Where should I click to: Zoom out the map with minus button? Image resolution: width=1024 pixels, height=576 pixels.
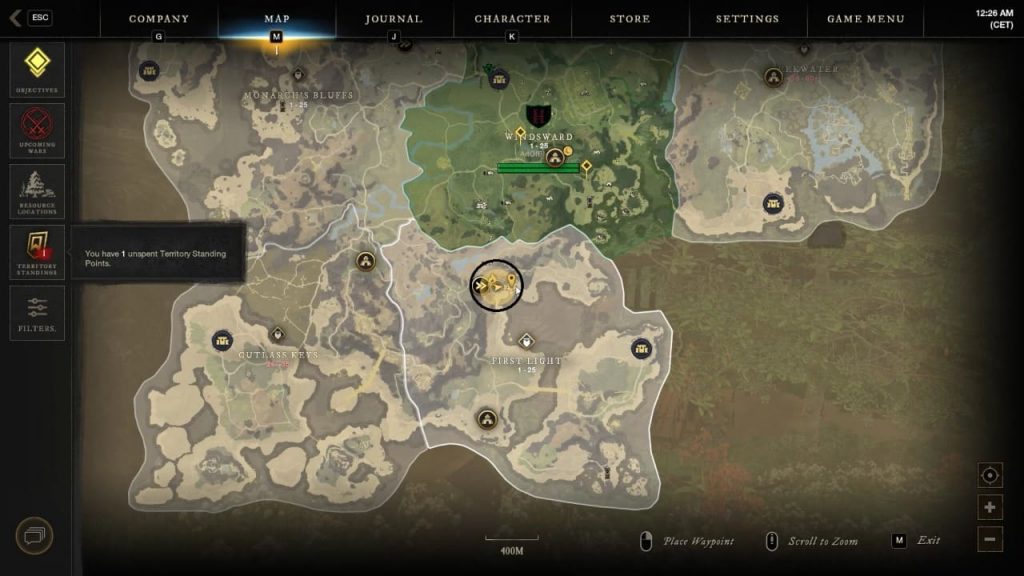coord(990,538)
